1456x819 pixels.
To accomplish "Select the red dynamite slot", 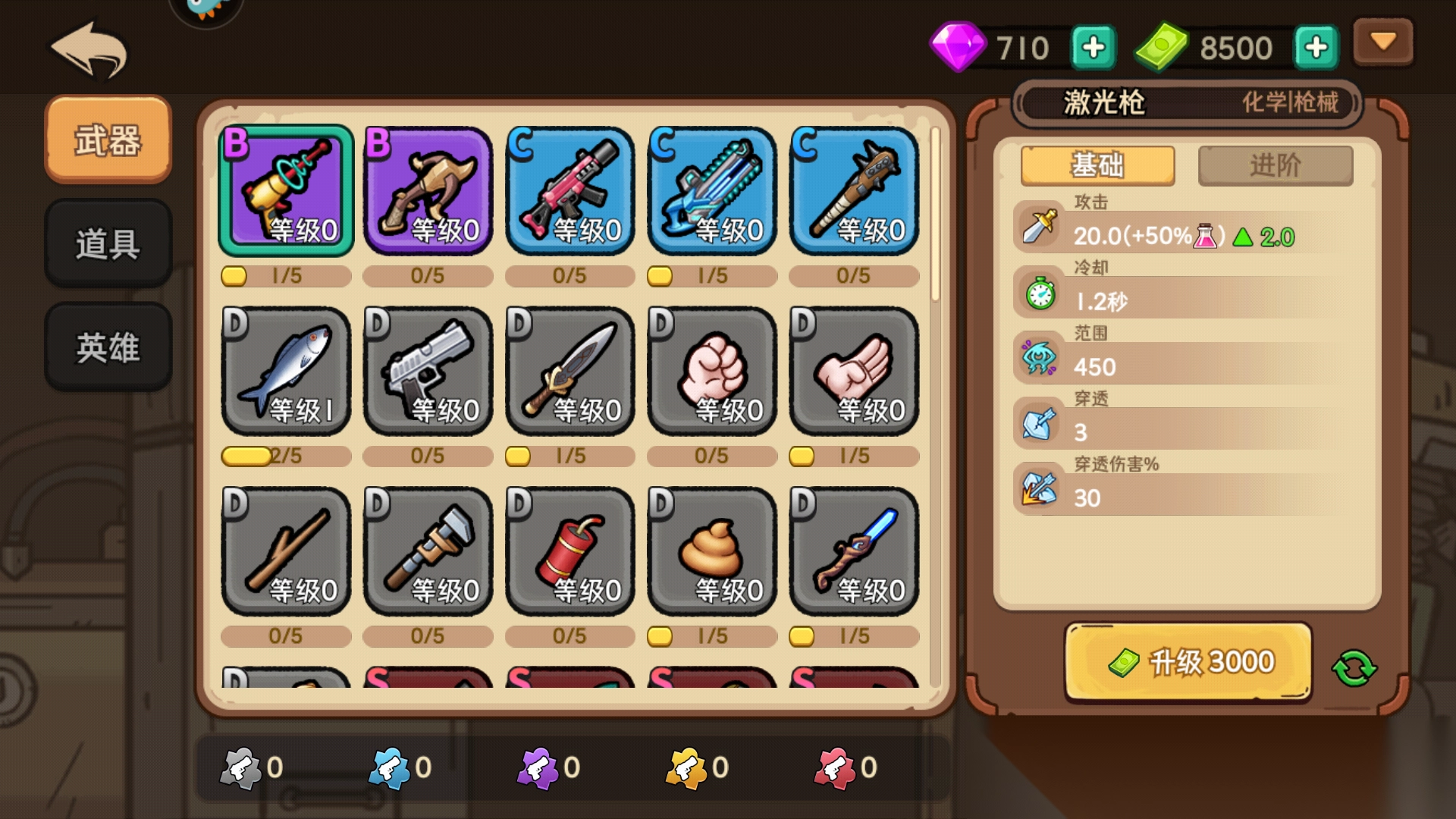I will (570, 551).
